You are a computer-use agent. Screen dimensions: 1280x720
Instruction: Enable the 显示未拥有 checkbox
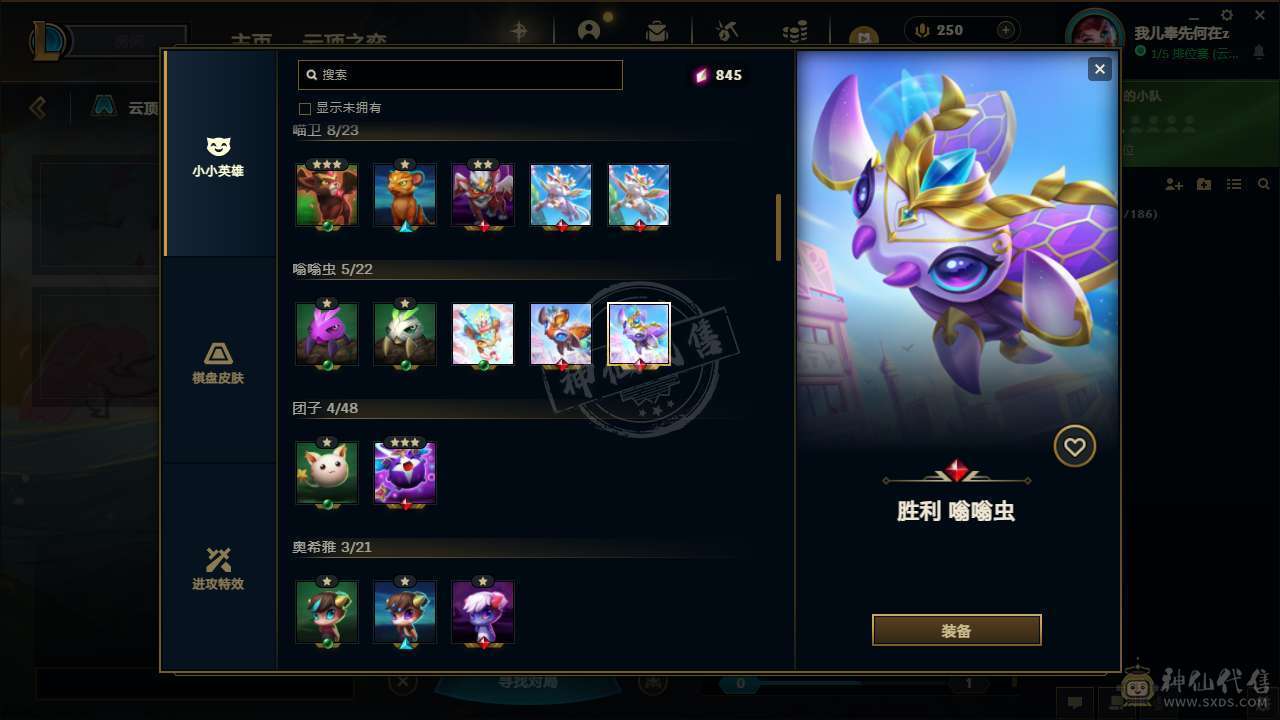(305, 107)
